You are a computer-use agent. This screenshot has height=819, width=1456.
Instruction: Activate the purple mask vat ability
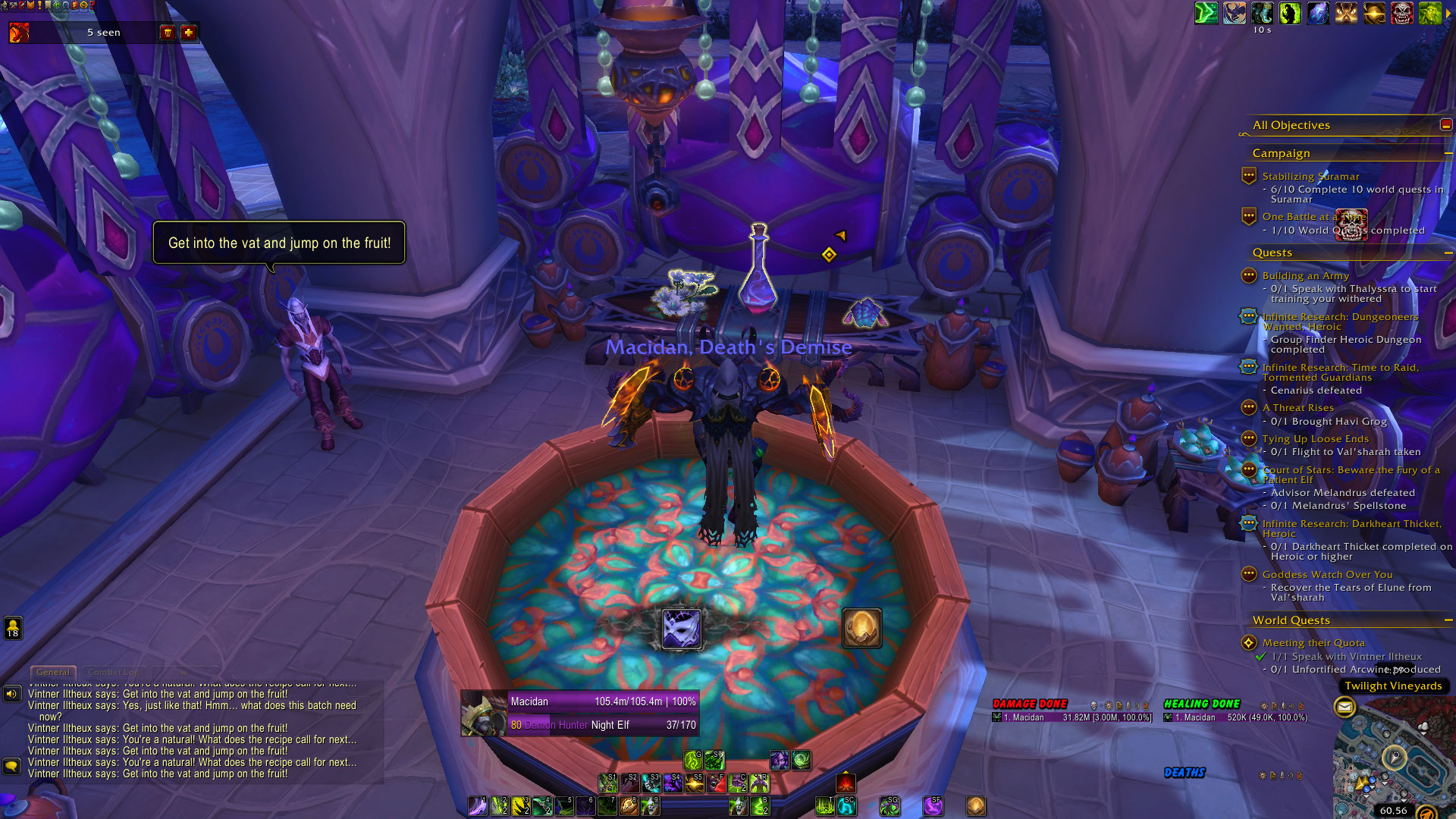coord(681,629)
